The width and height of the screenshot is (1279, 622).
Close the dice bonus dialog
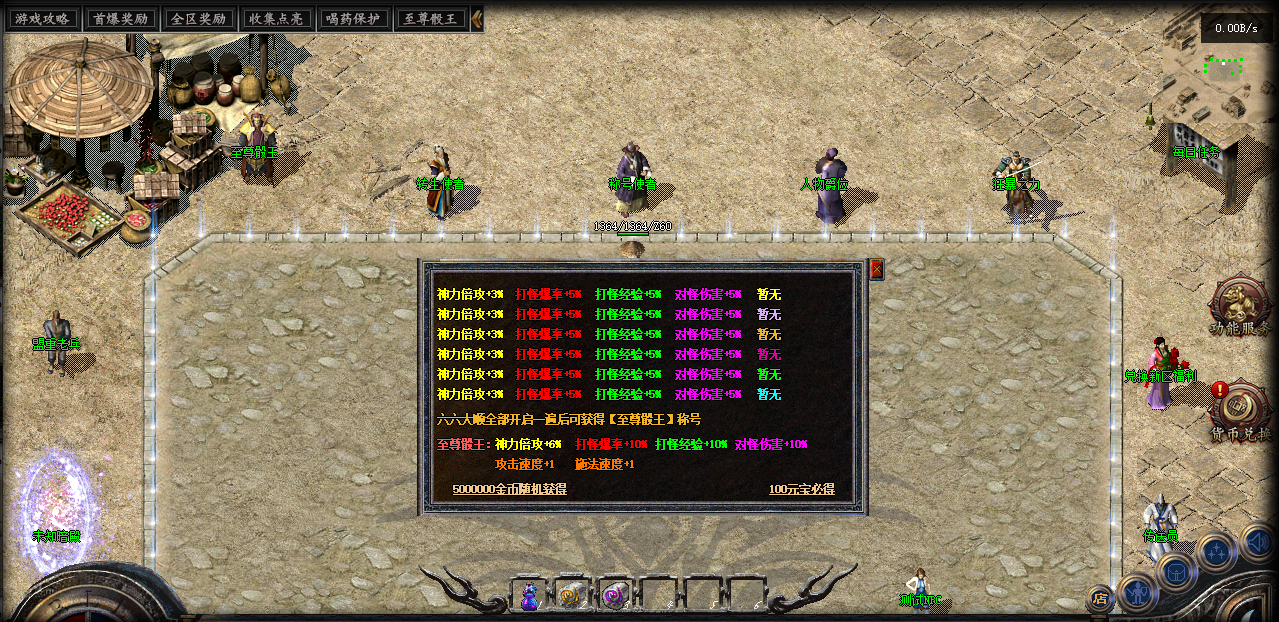876,269
